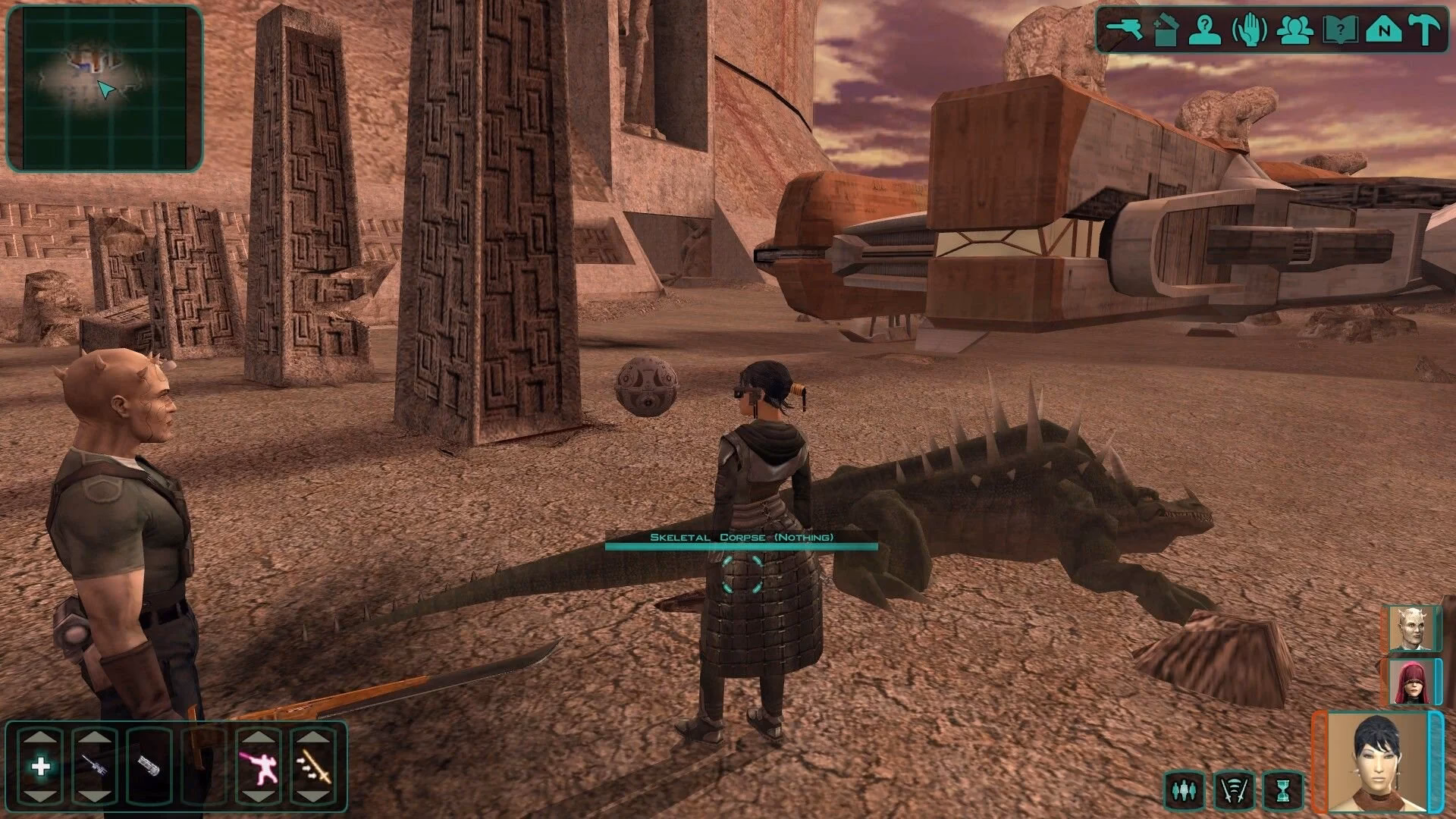Open the Abilities hand icon

1249,29
